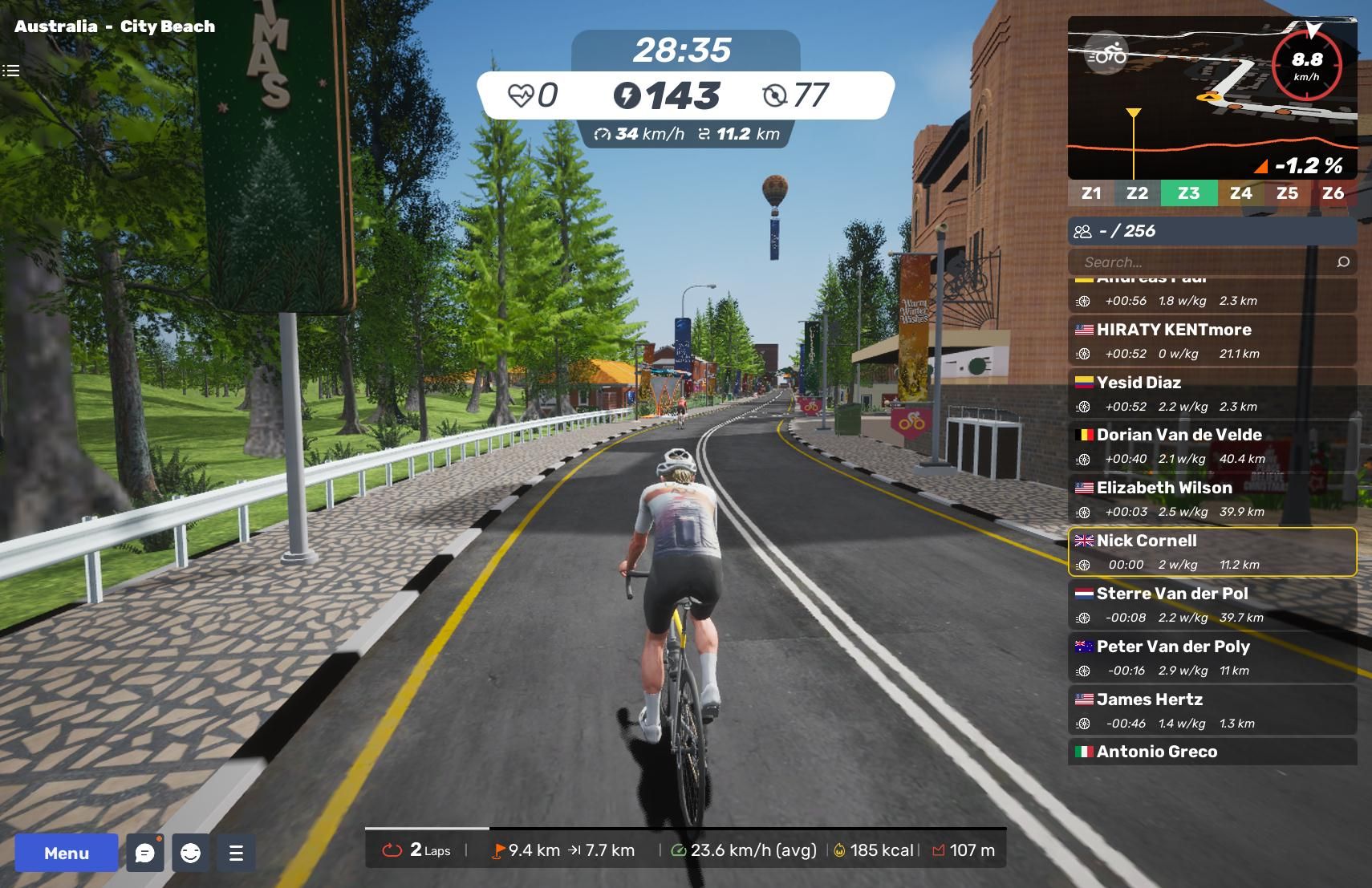Pick James Hertz from the list
The image size is (1372, 888).
[x=1212, y=711]
